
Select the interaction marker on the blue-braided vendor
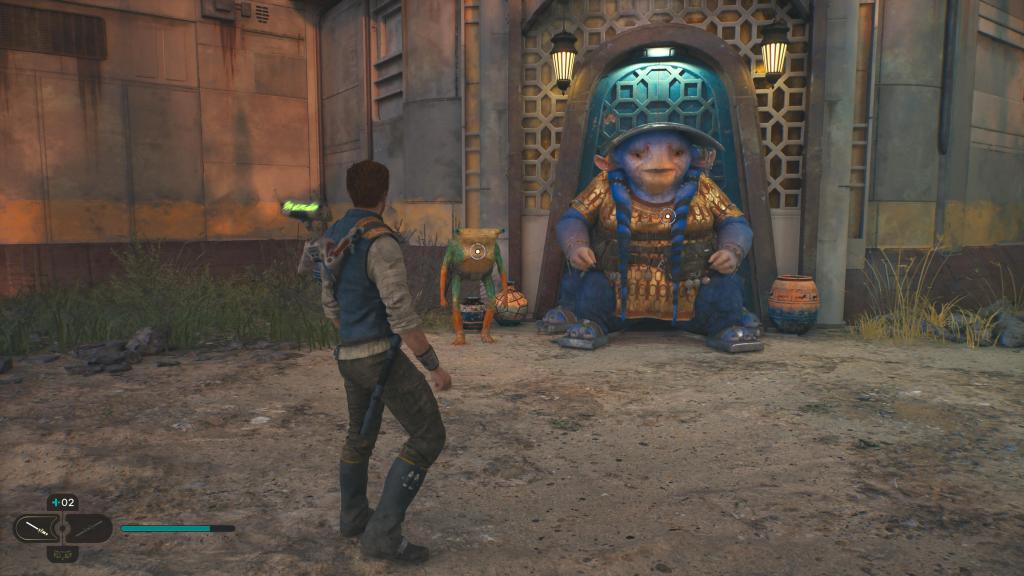click(x=667, y=215)
